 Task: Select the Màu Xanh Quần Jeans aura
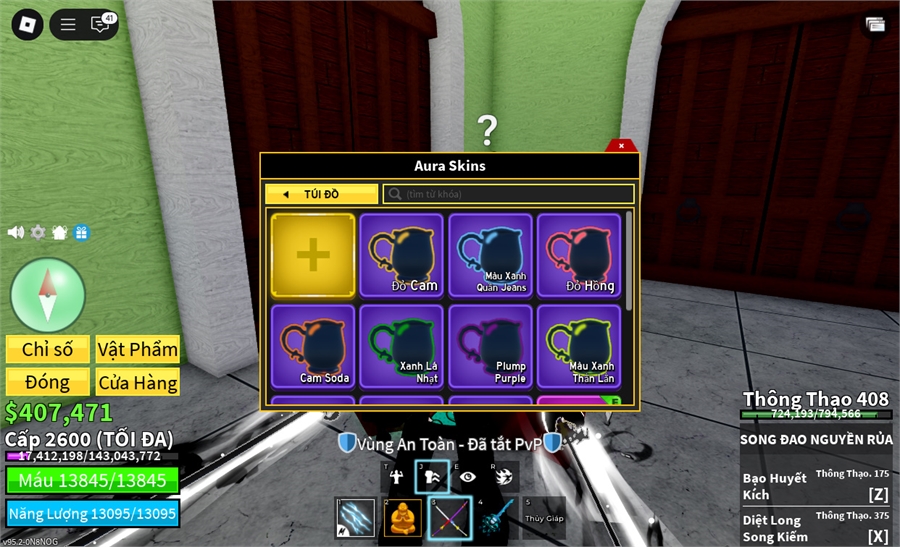[490, 255]
